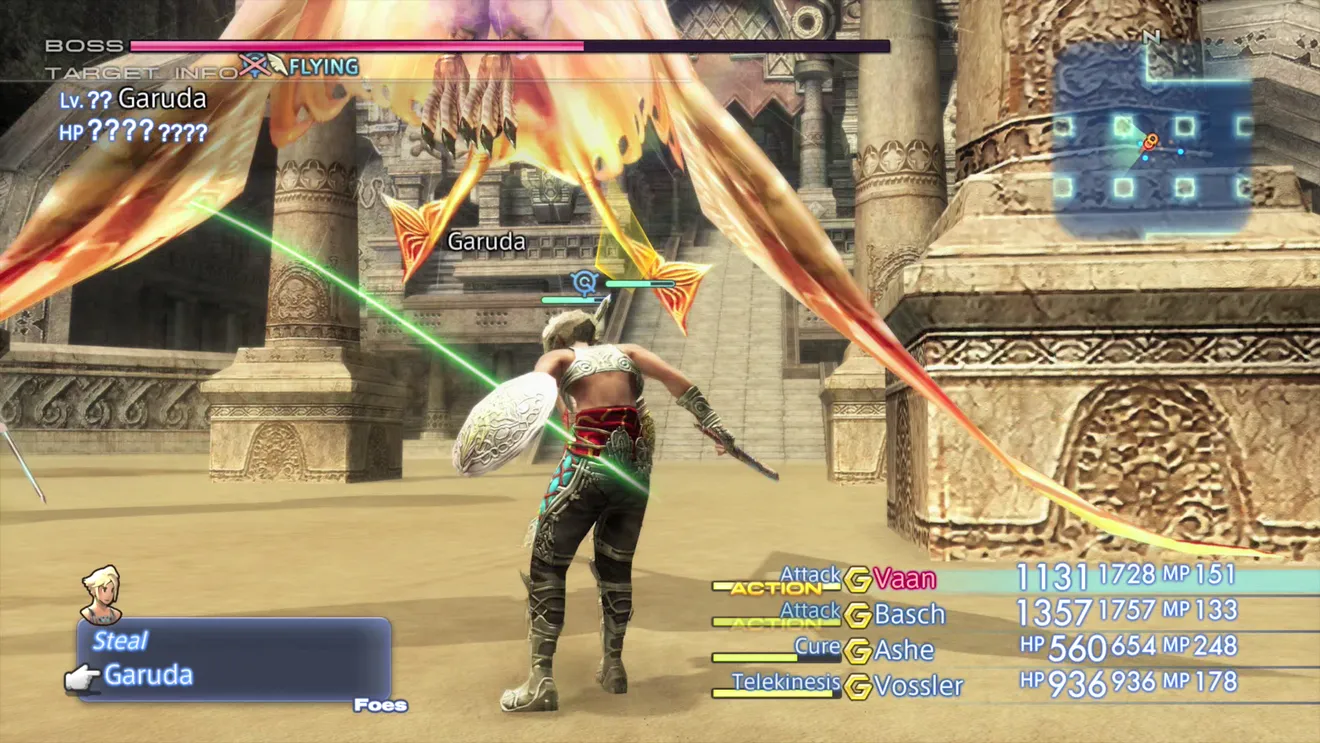Select Garuda as the Steal target
The image size is (1320, 743).
click(148, 675)
